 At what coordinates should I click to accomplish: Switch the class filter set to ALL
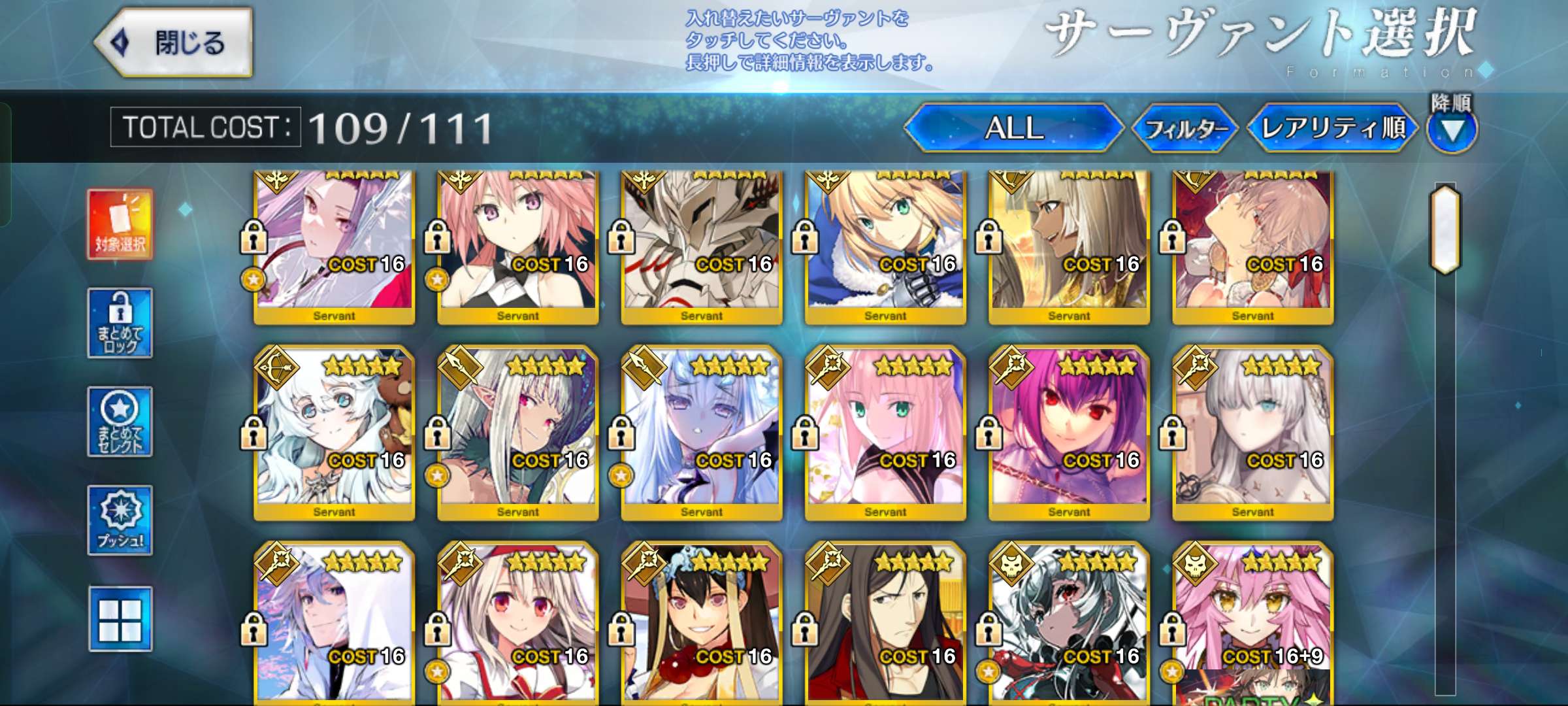point(1013,128)
